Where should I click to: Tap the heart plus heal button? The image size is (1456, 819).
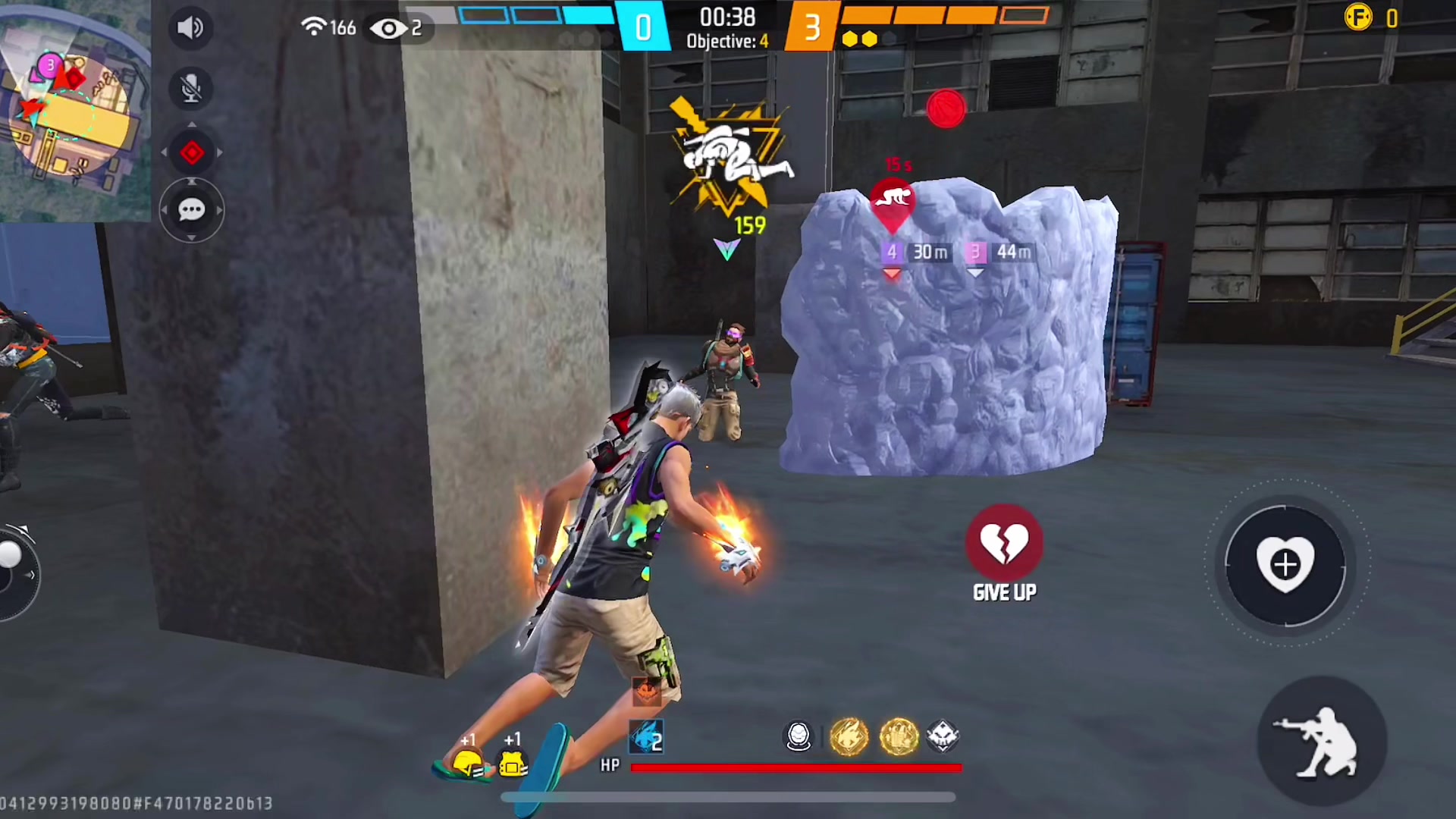1285,565
